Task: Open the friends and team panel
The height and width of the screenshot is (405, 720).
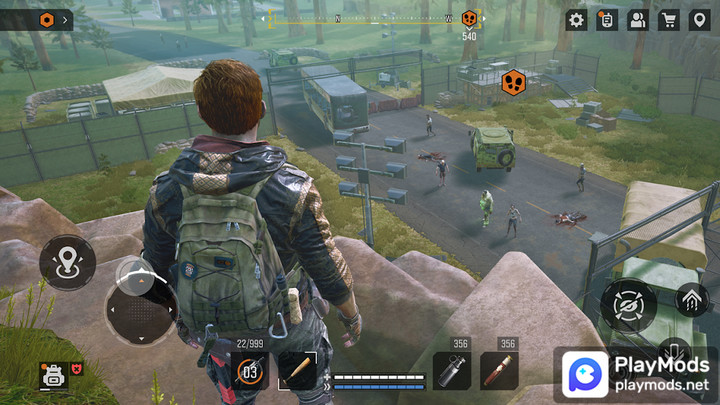Action: coord(637,19)
